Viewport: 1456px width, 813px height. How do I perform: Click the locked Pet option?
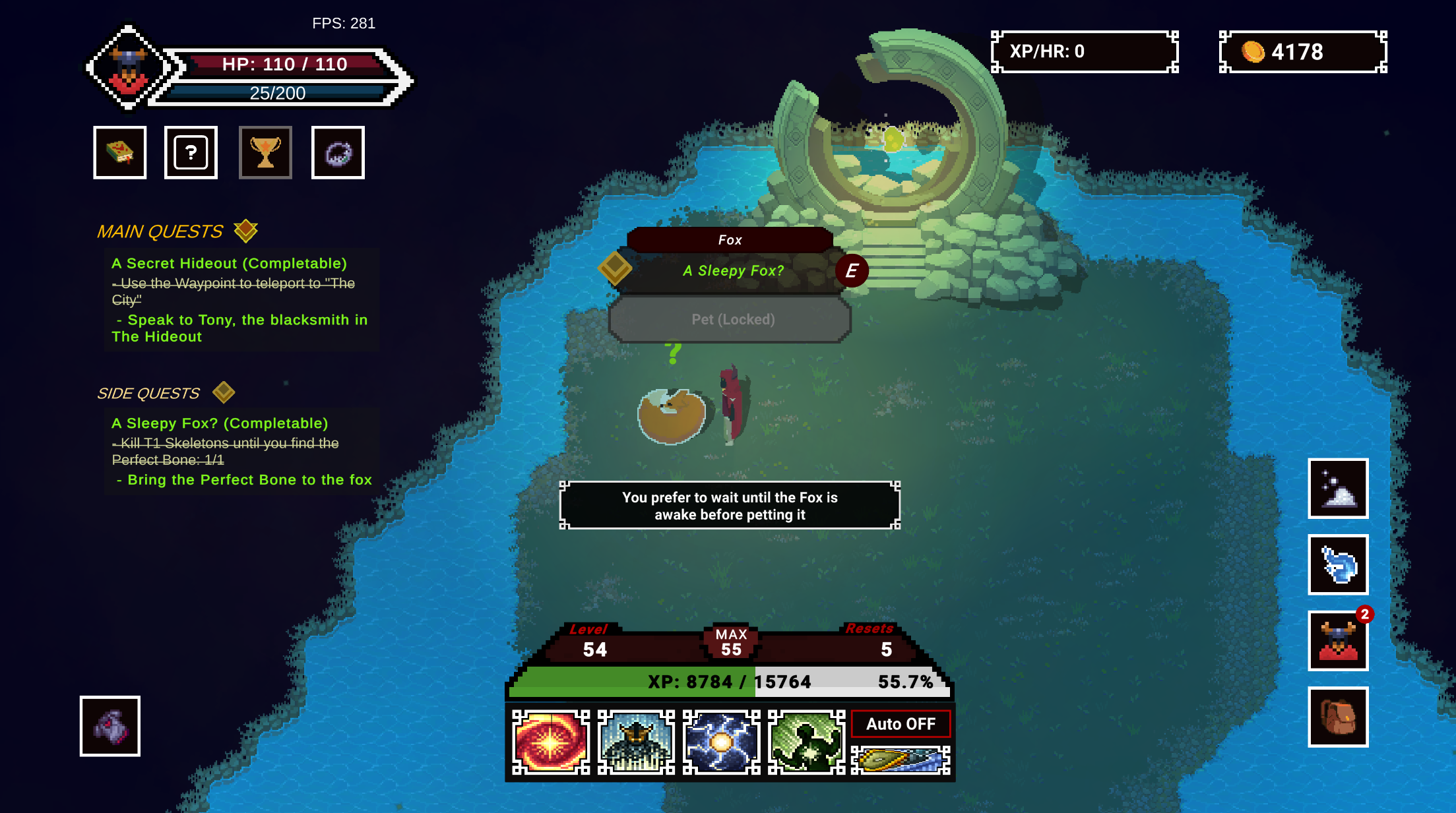pyautogui.click(x=731, y=320)
